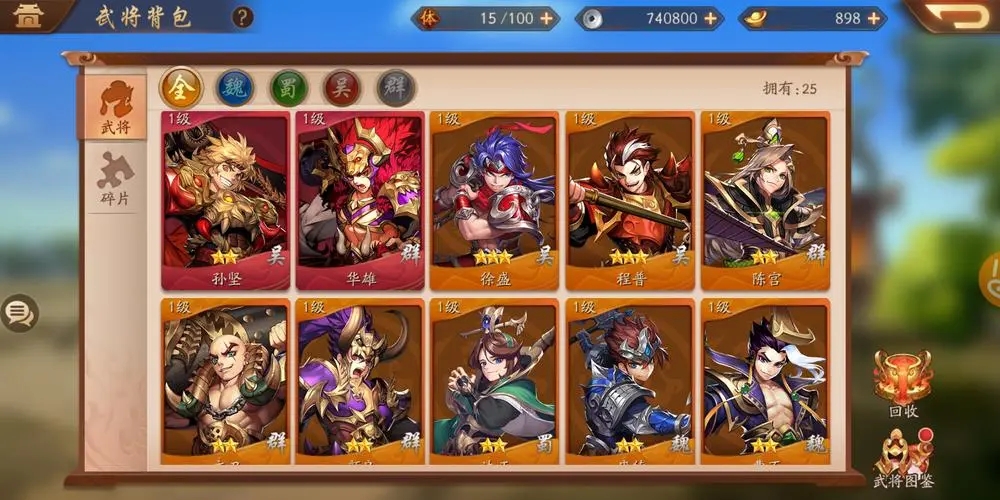Select the 华雄 hero card
The width and height of the screenshot is (1000, 500).
pyautogui.click(x=359, y=200)
